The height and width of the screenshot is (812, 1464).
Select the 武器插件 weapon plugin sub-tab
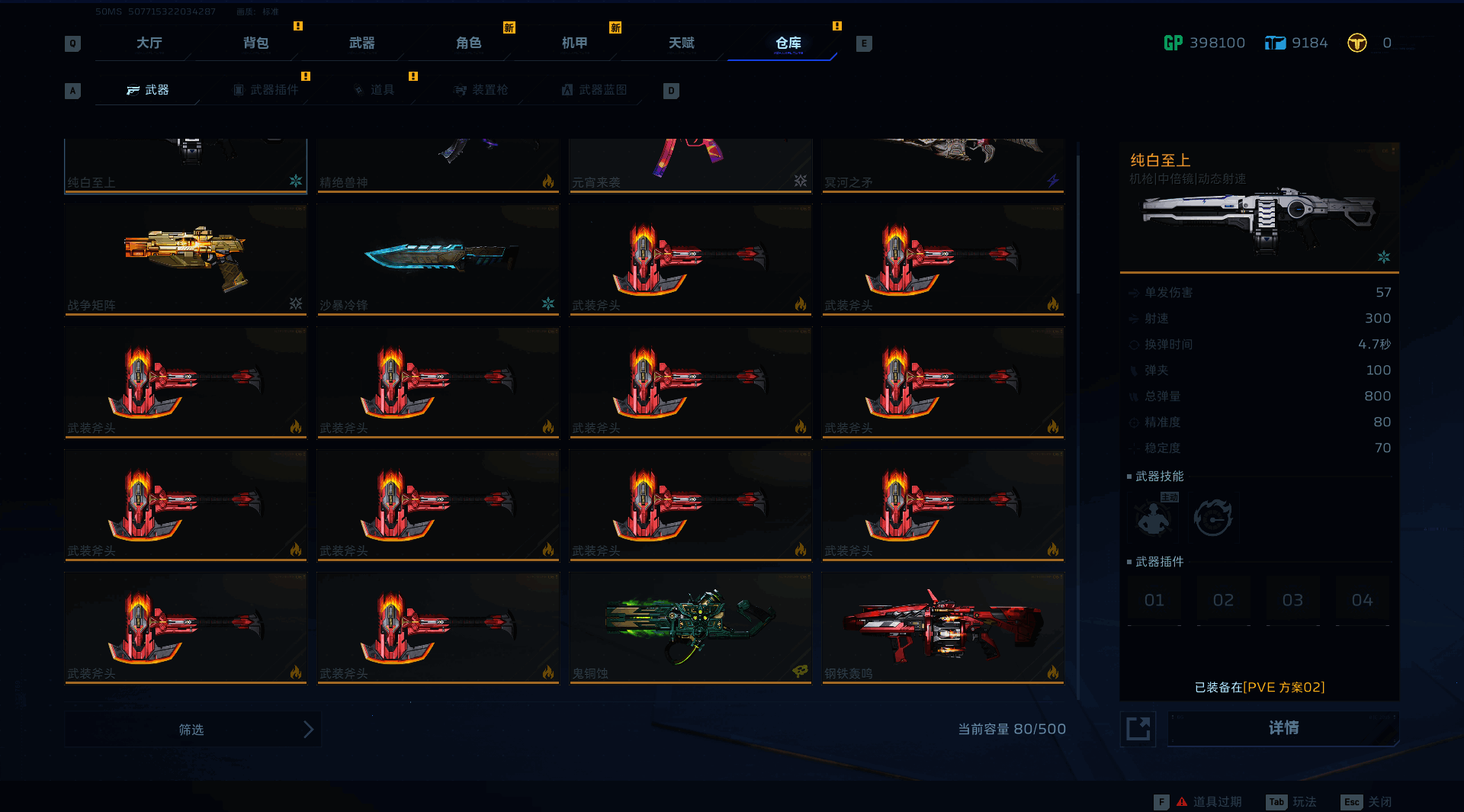[x=267, y=90]
